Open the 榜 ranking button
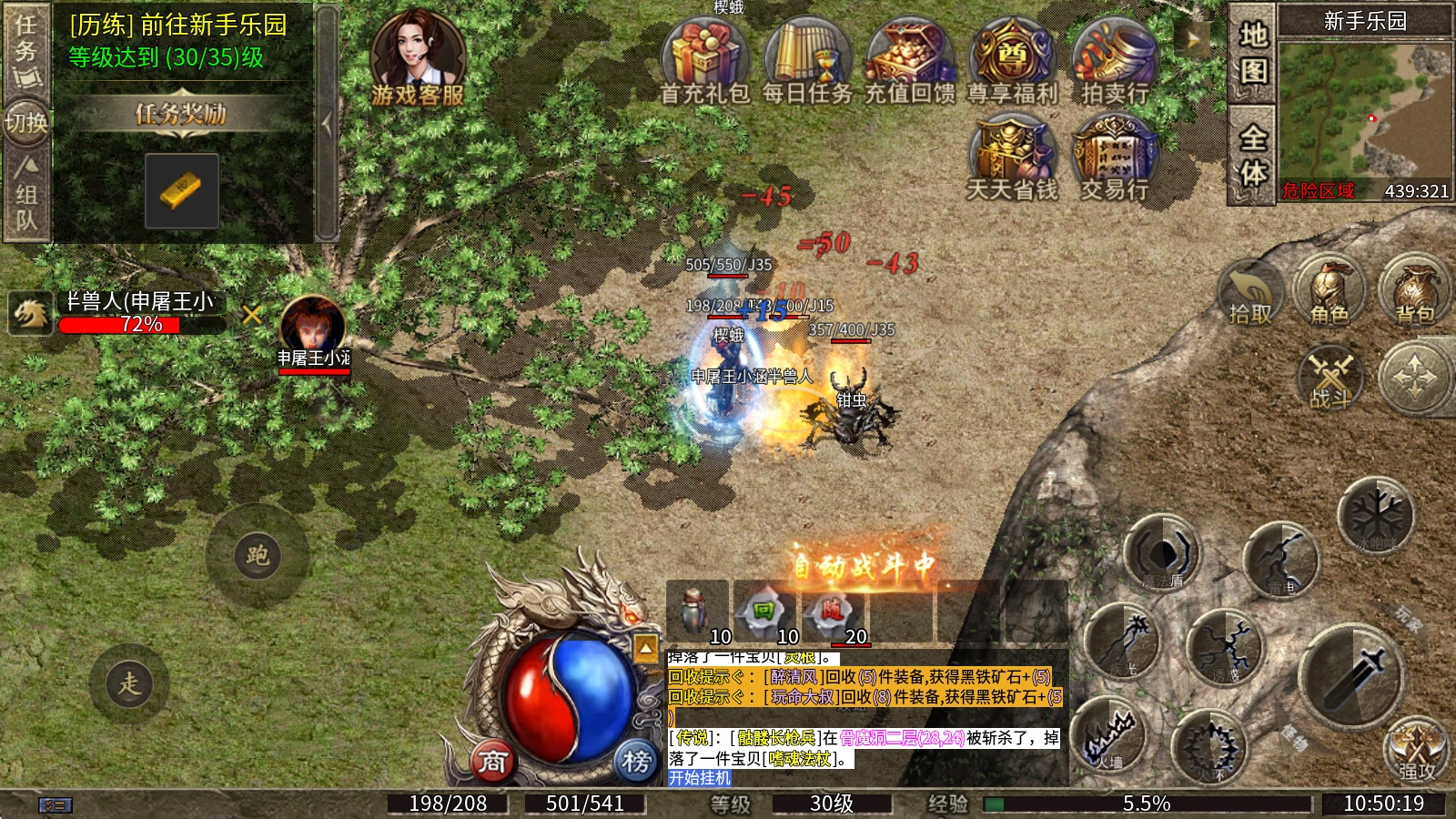 point(636,761)
